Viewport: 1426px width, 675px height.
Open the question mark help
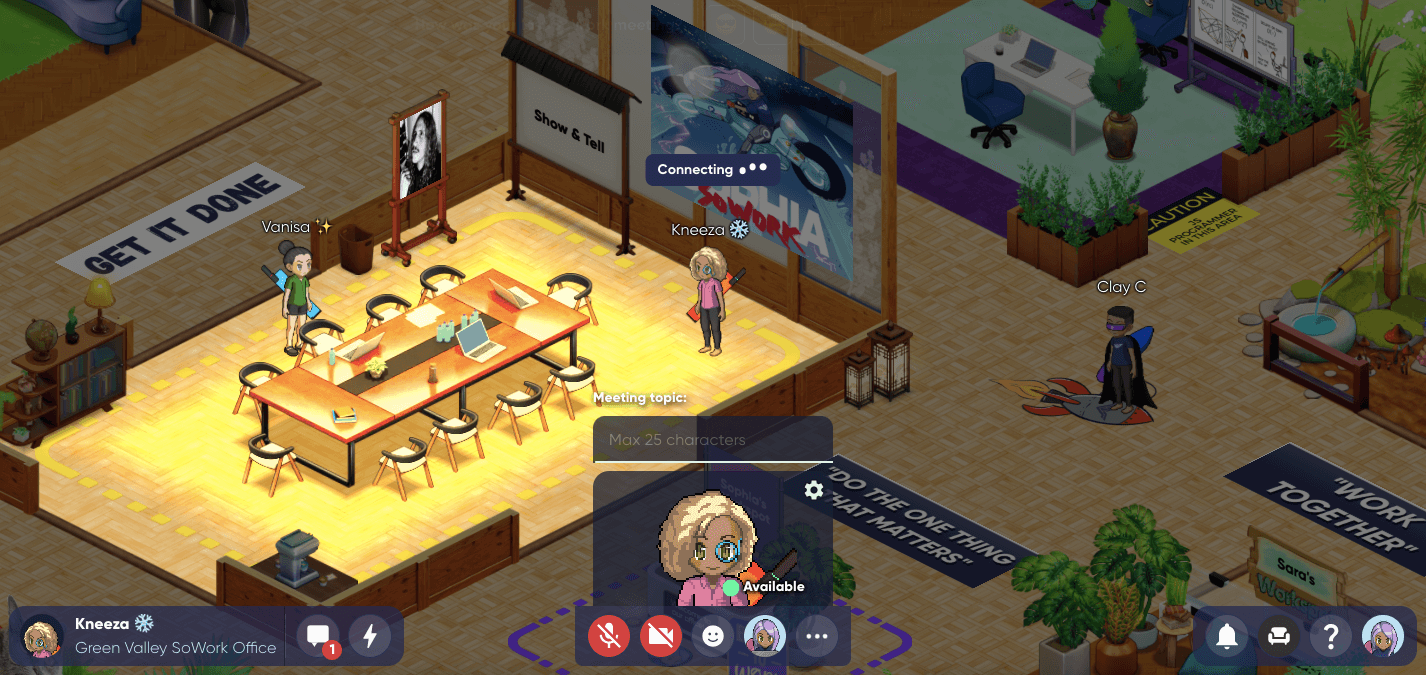(1330, 636)
